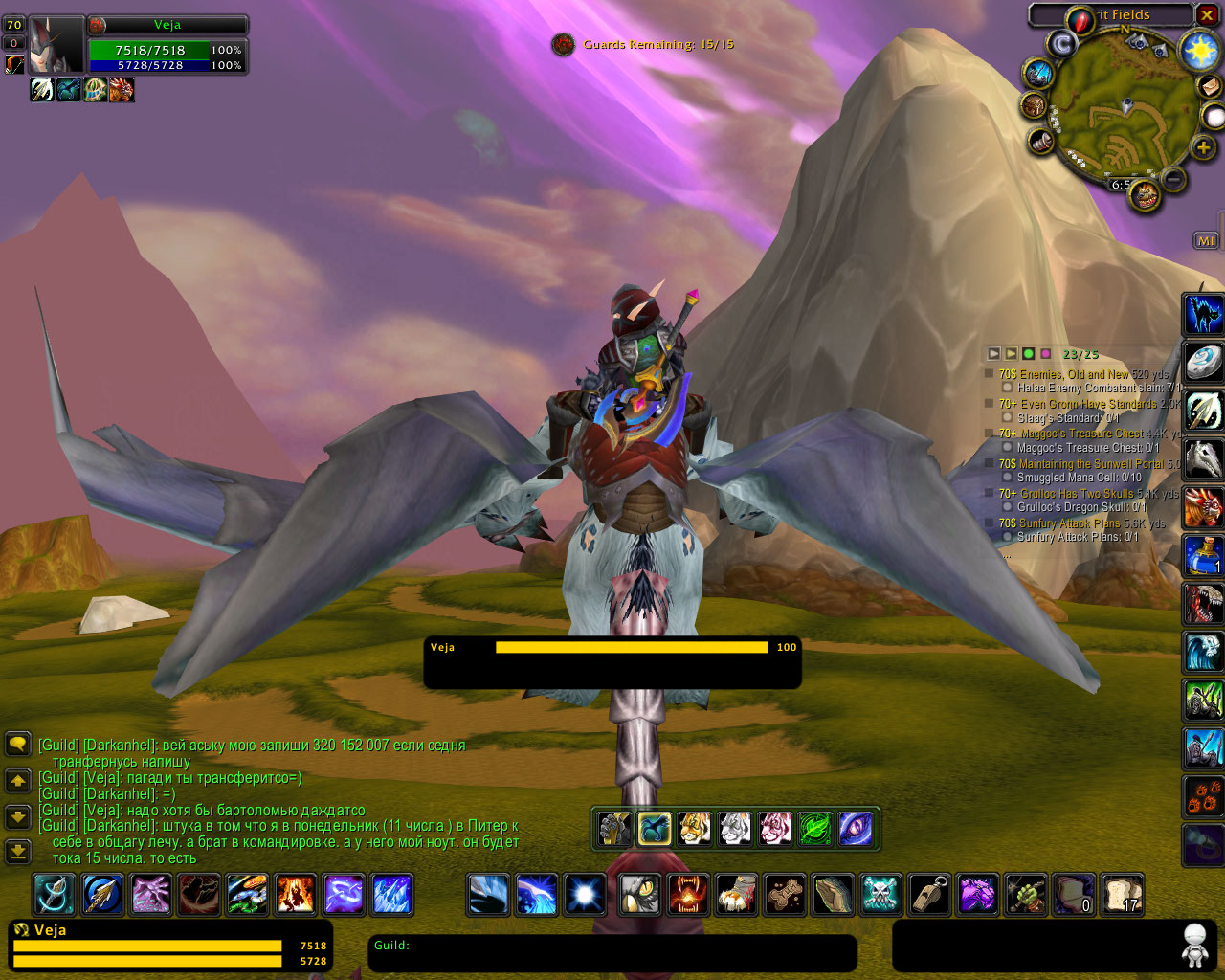Activate the skull and crossbones ability
The width and height of the screenshot is (1225, 980).
pyautogui.click(x=880, y=894)
